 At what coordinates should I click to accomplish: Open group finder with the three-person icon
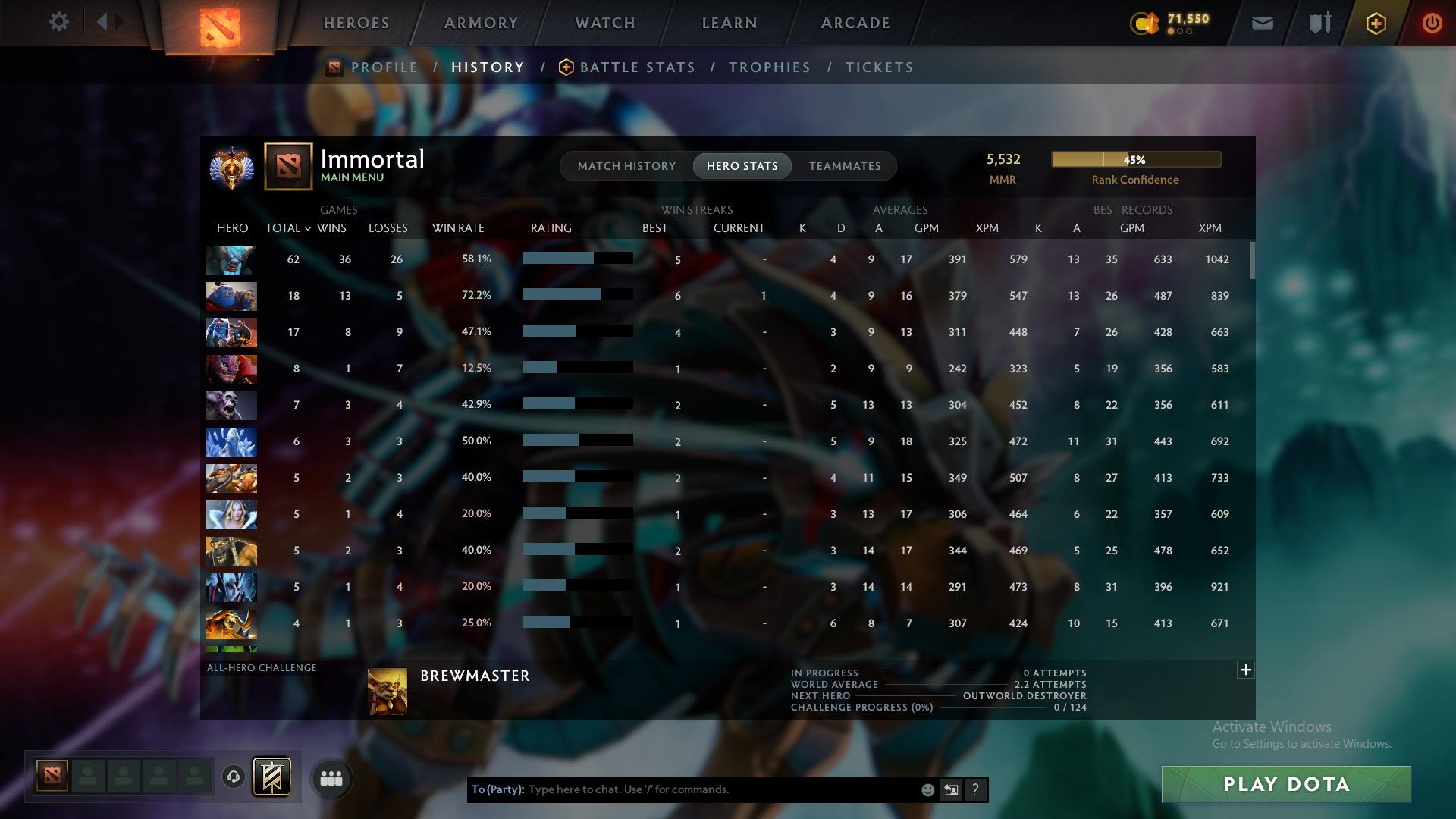(x=331, y=778)
